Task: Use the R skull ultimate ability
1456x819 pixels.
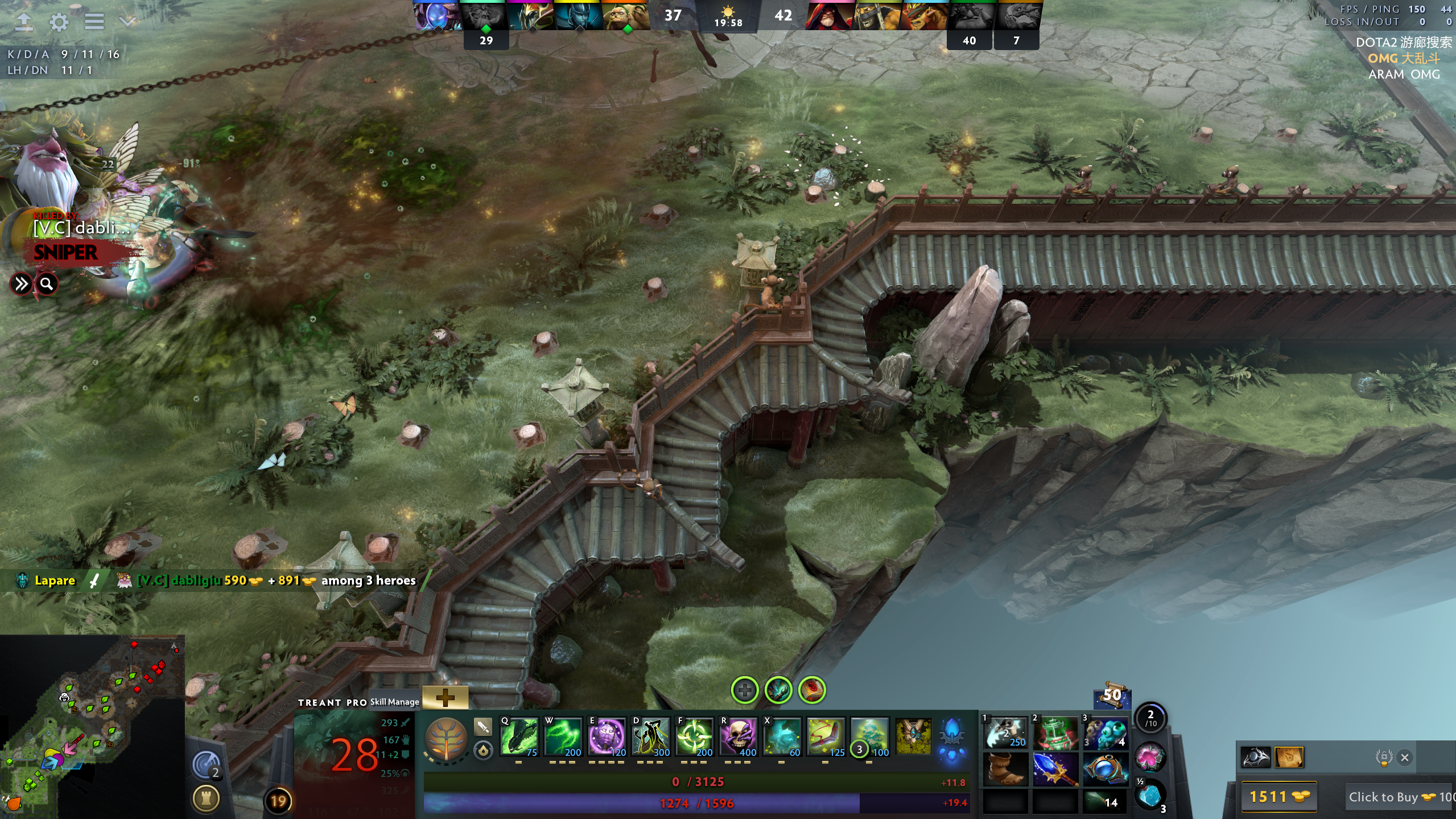Action: [739, 736]
